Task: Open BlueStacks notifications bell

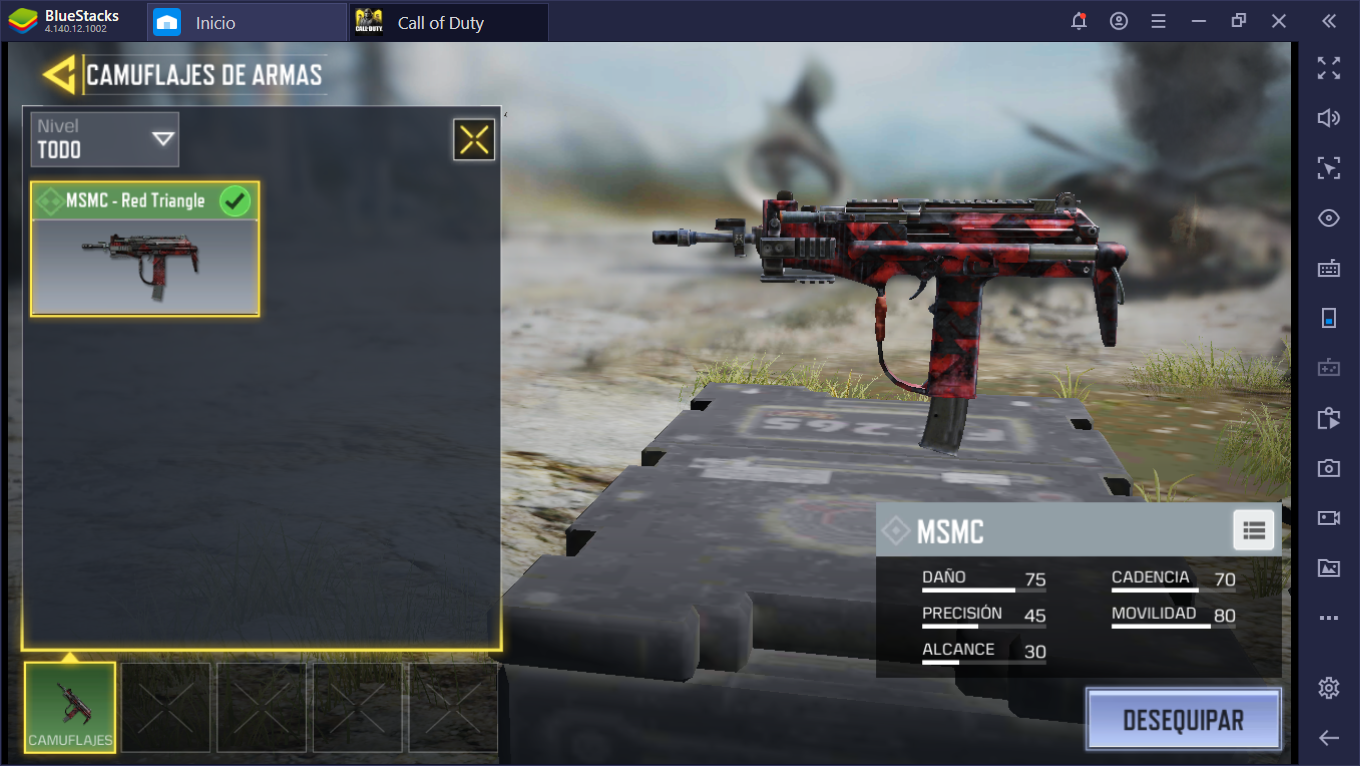Action: 1078,21
